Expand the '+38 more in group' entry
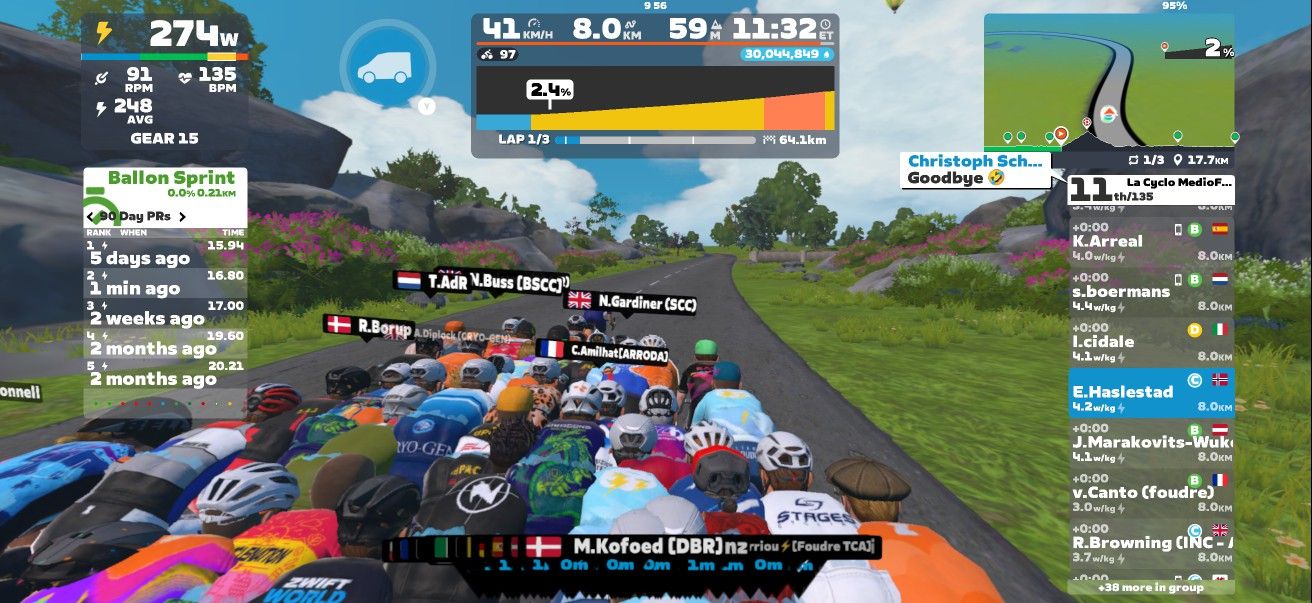 (x=1150, y=587)
